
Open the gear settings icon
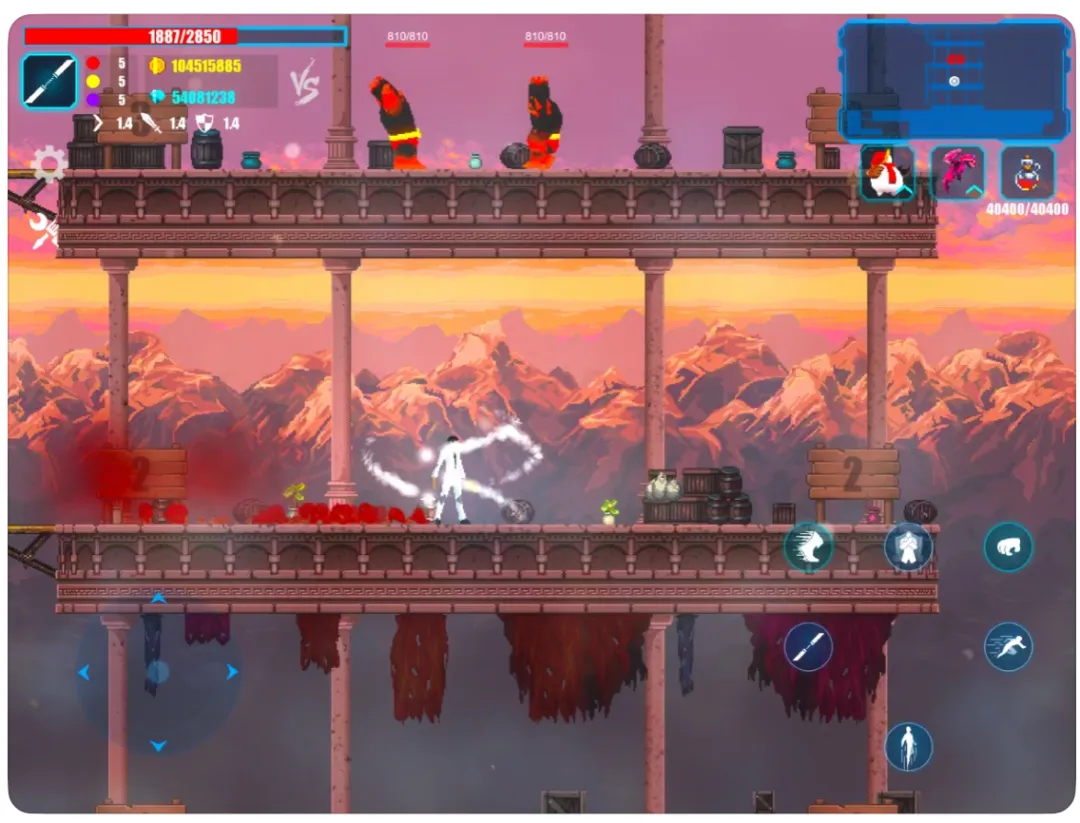(49, 164)
